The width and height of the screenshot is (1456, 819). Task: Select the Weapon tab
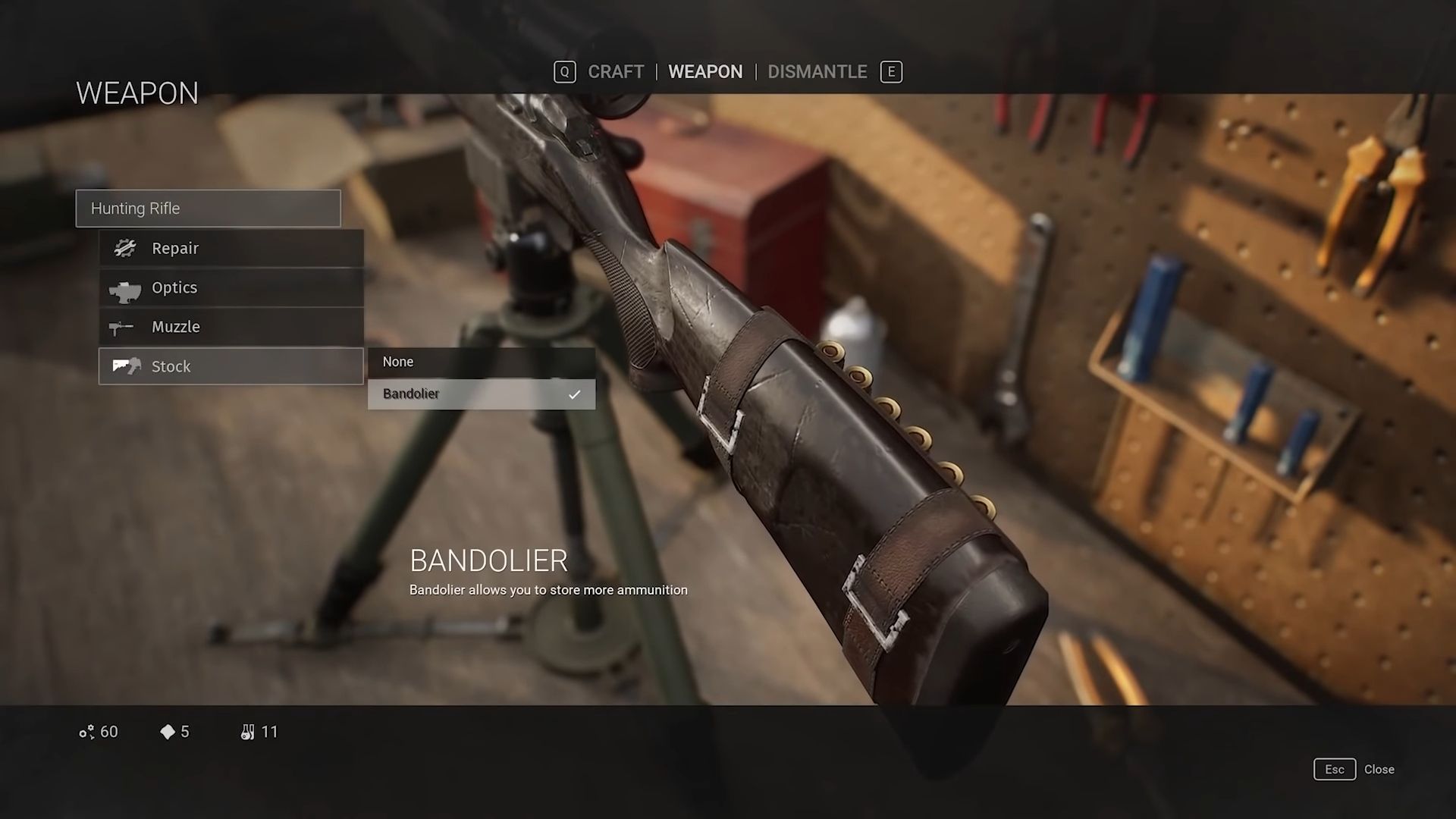point(705,72)
